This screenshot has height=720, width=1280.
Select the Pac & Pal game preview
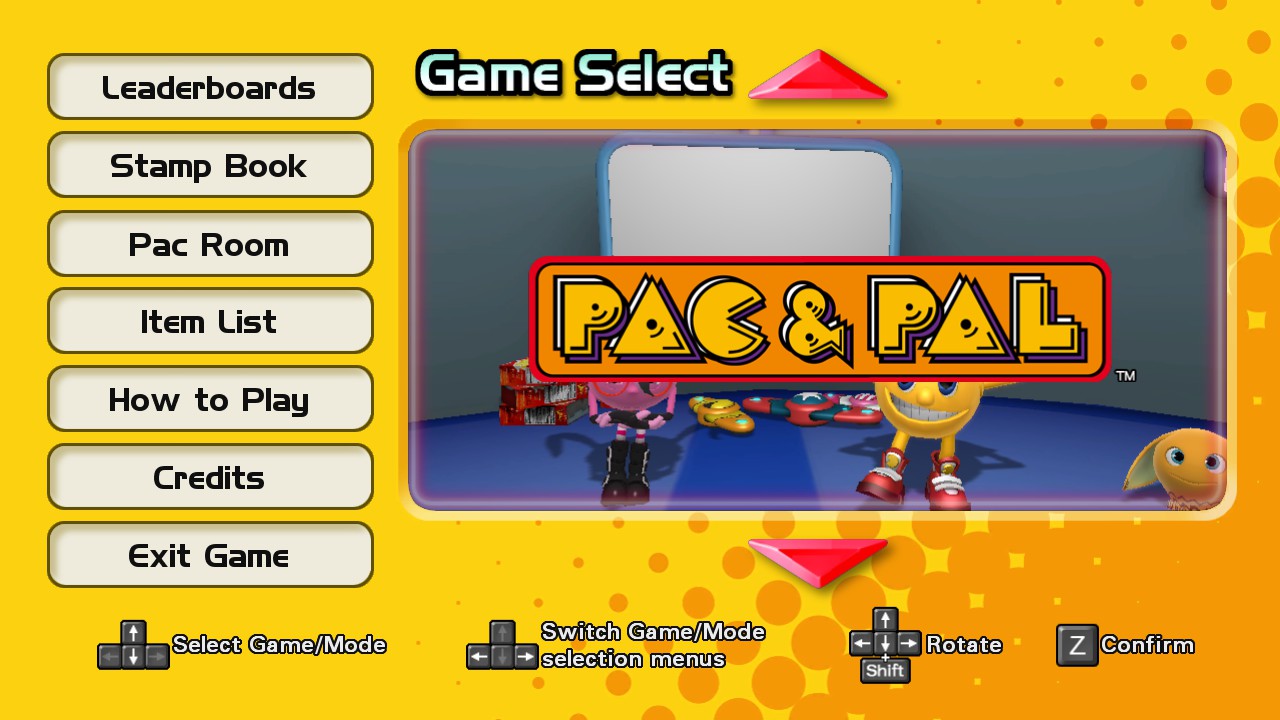point(818,320)
